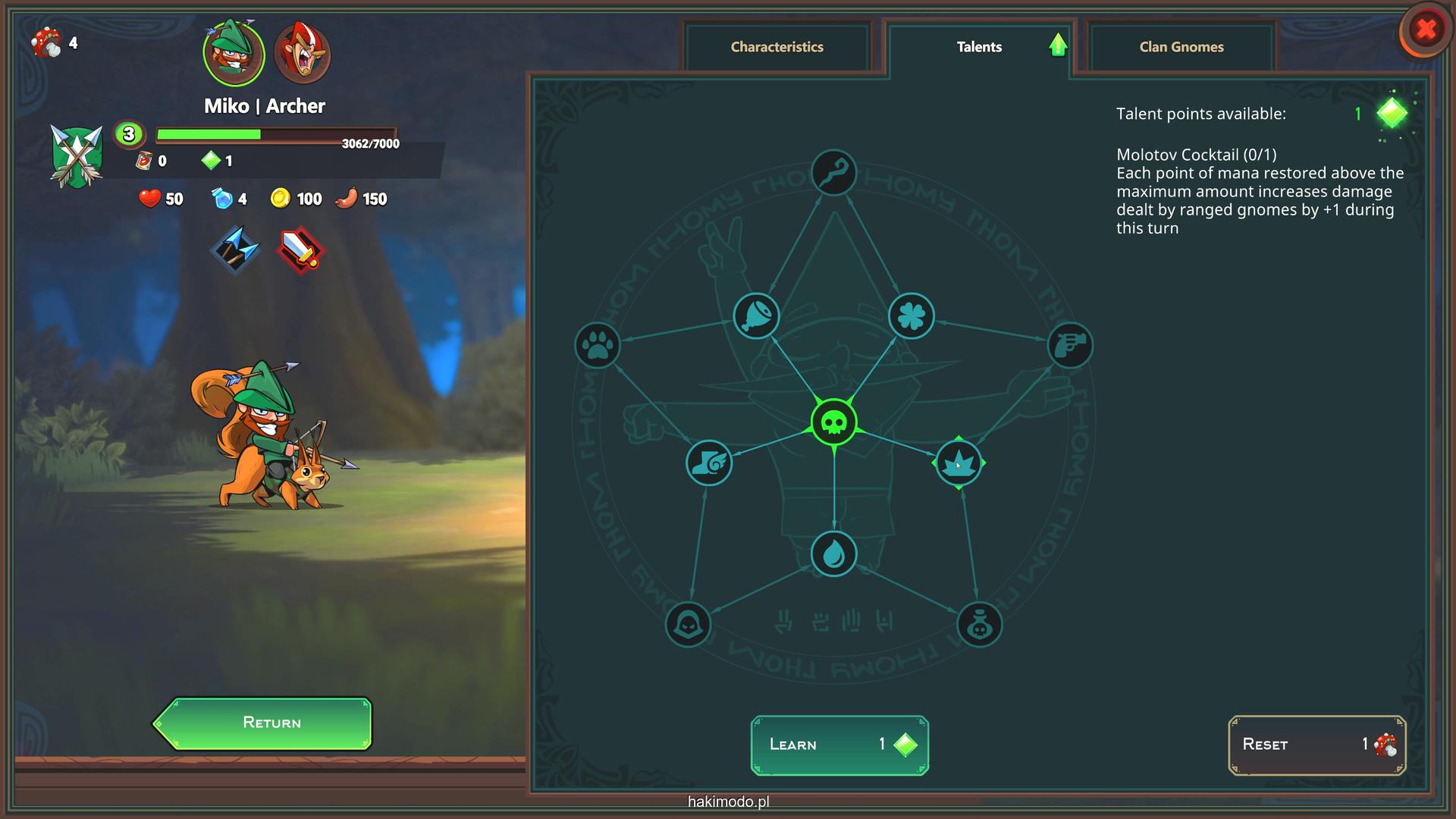Switch to the Characteristics tab
1456x819 pixels.
777,47
